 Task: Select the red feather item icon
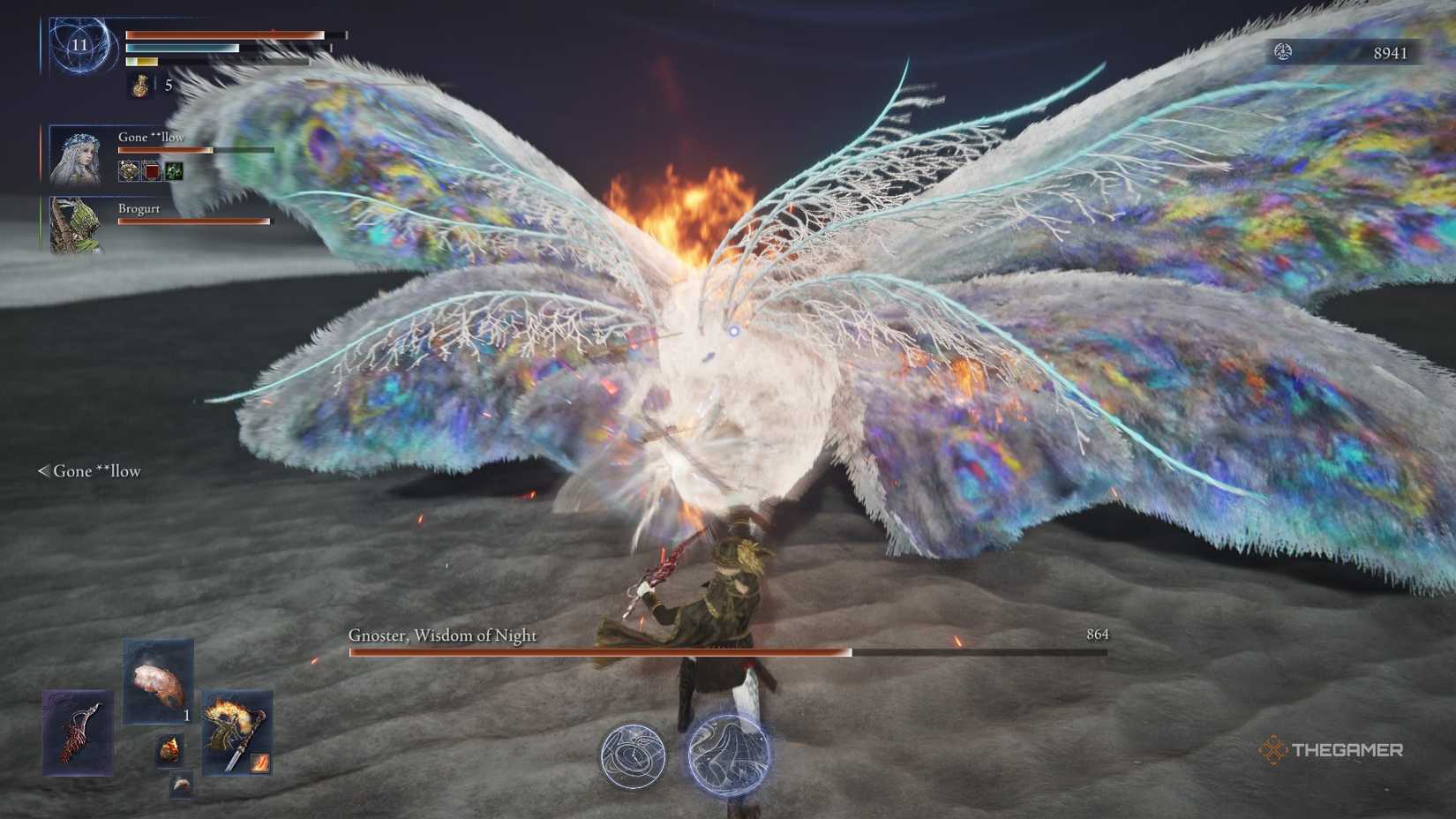pyautogui.click(x=78, y=733)
